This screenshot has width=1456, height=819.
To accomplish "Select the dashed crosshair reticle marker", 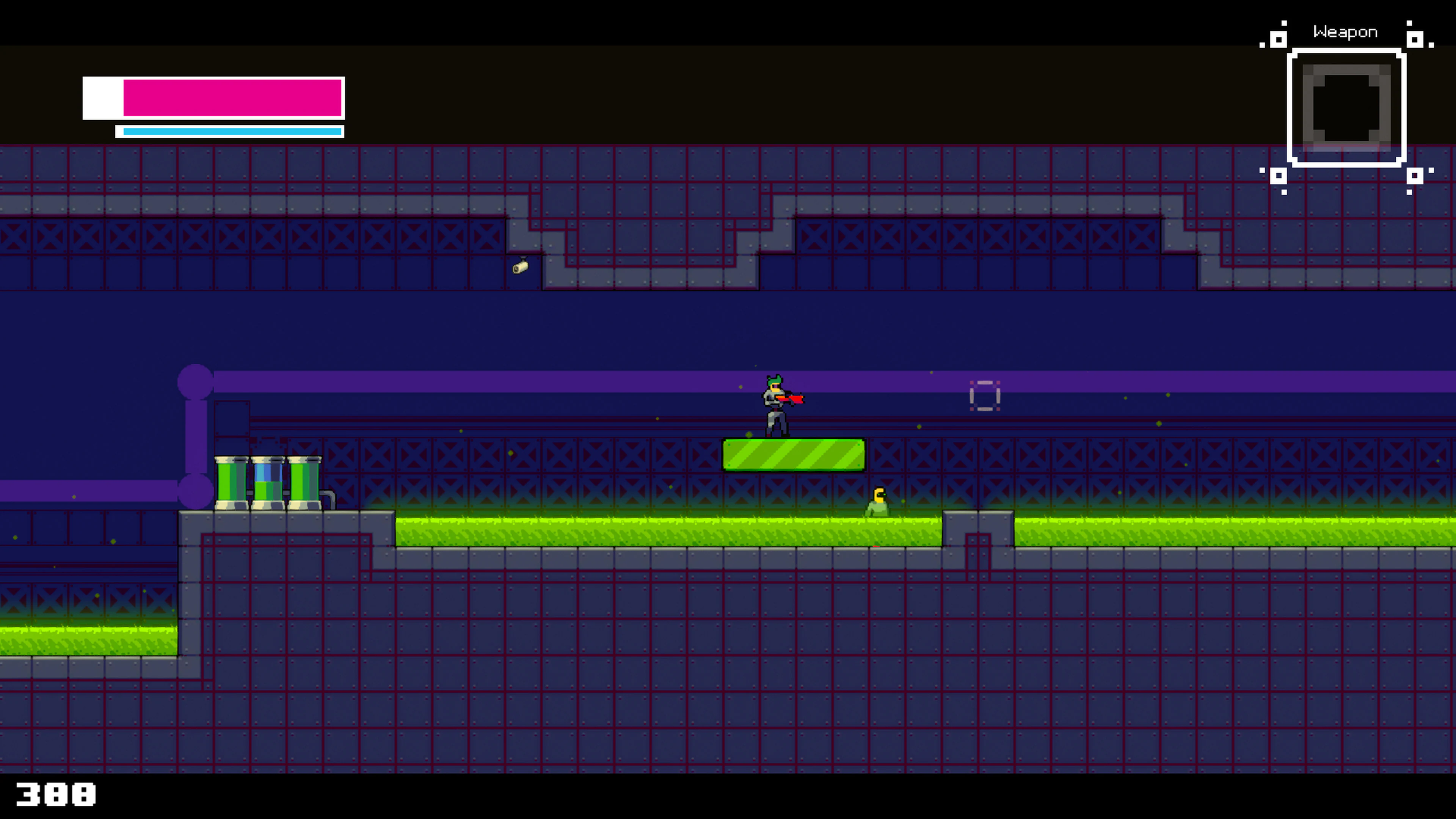I will click(985, 395).
